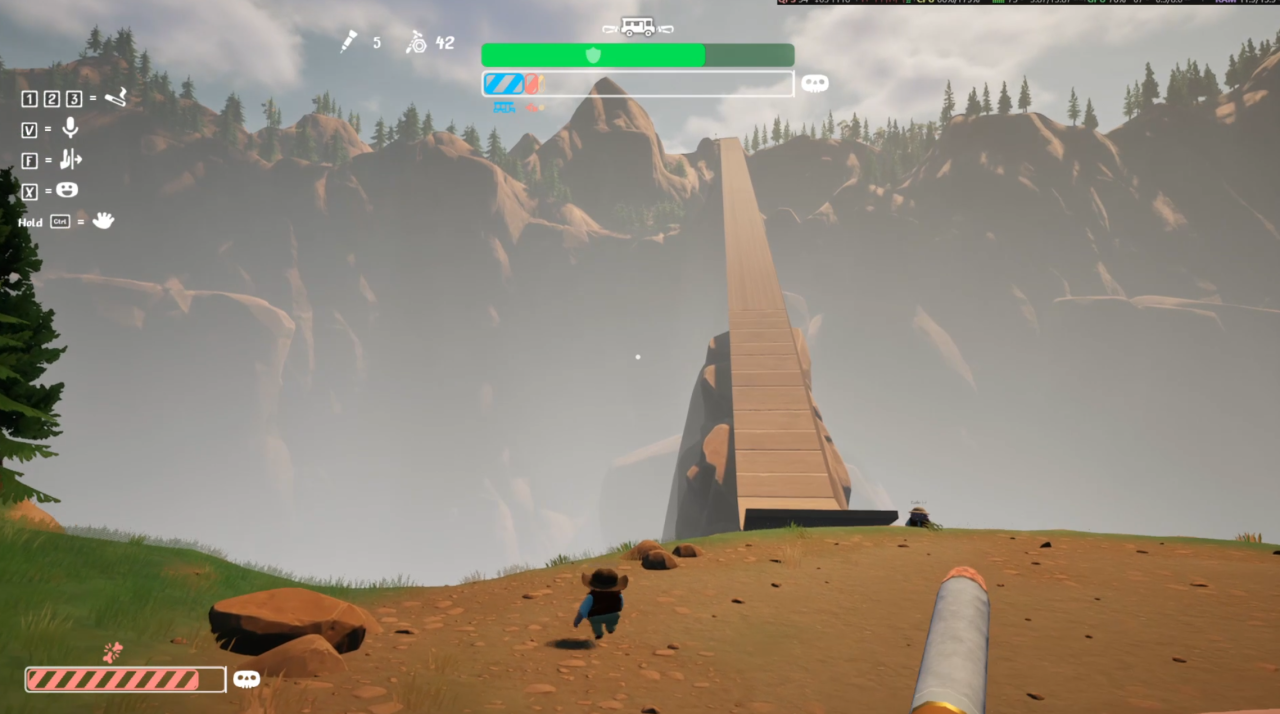Click the skull next to the pink striped bar
The width and height of the screenshot is (1280, 714).
246,679
